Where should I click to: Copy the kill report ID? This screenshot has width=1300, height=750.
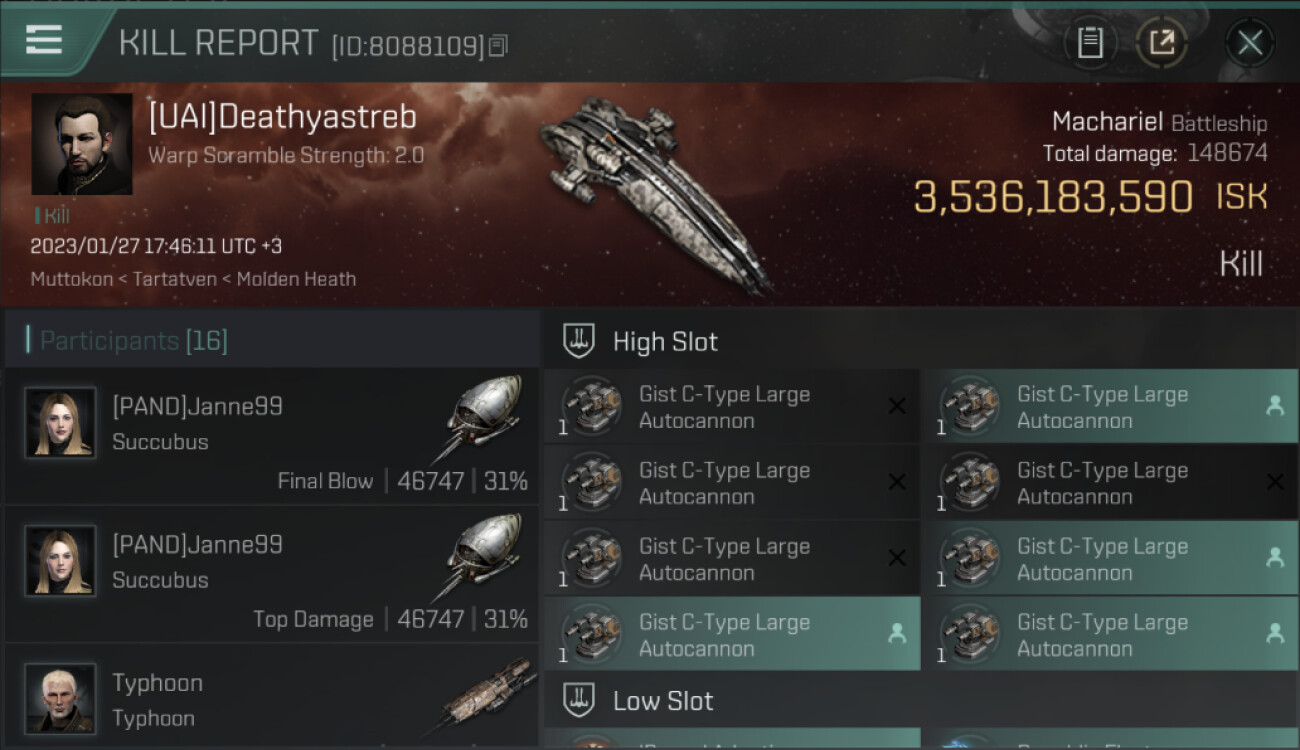click(498, 45)
